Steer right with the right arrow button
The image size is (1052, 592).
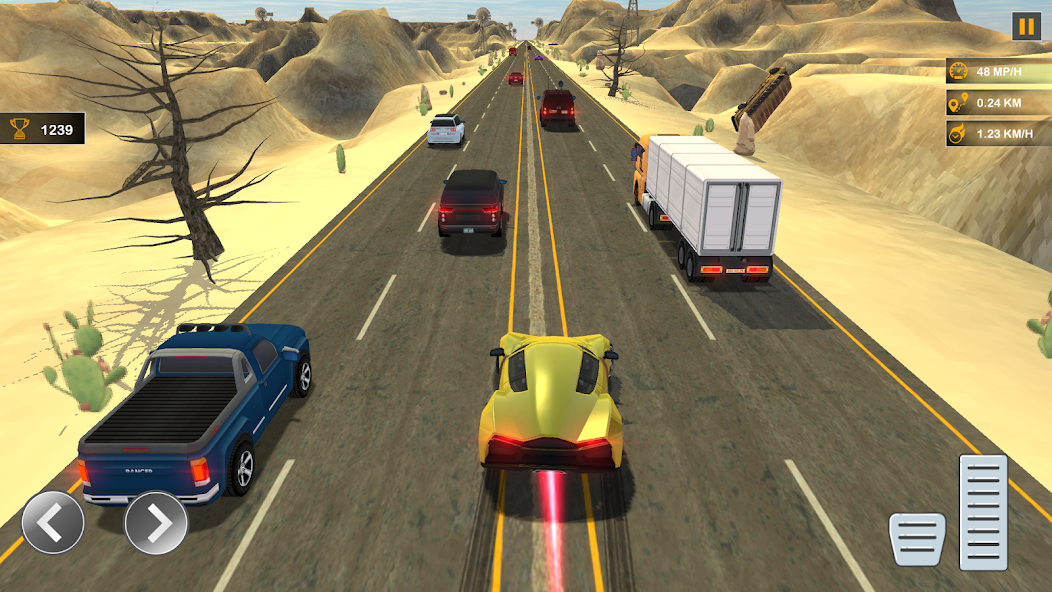click(x=156, y=522)
